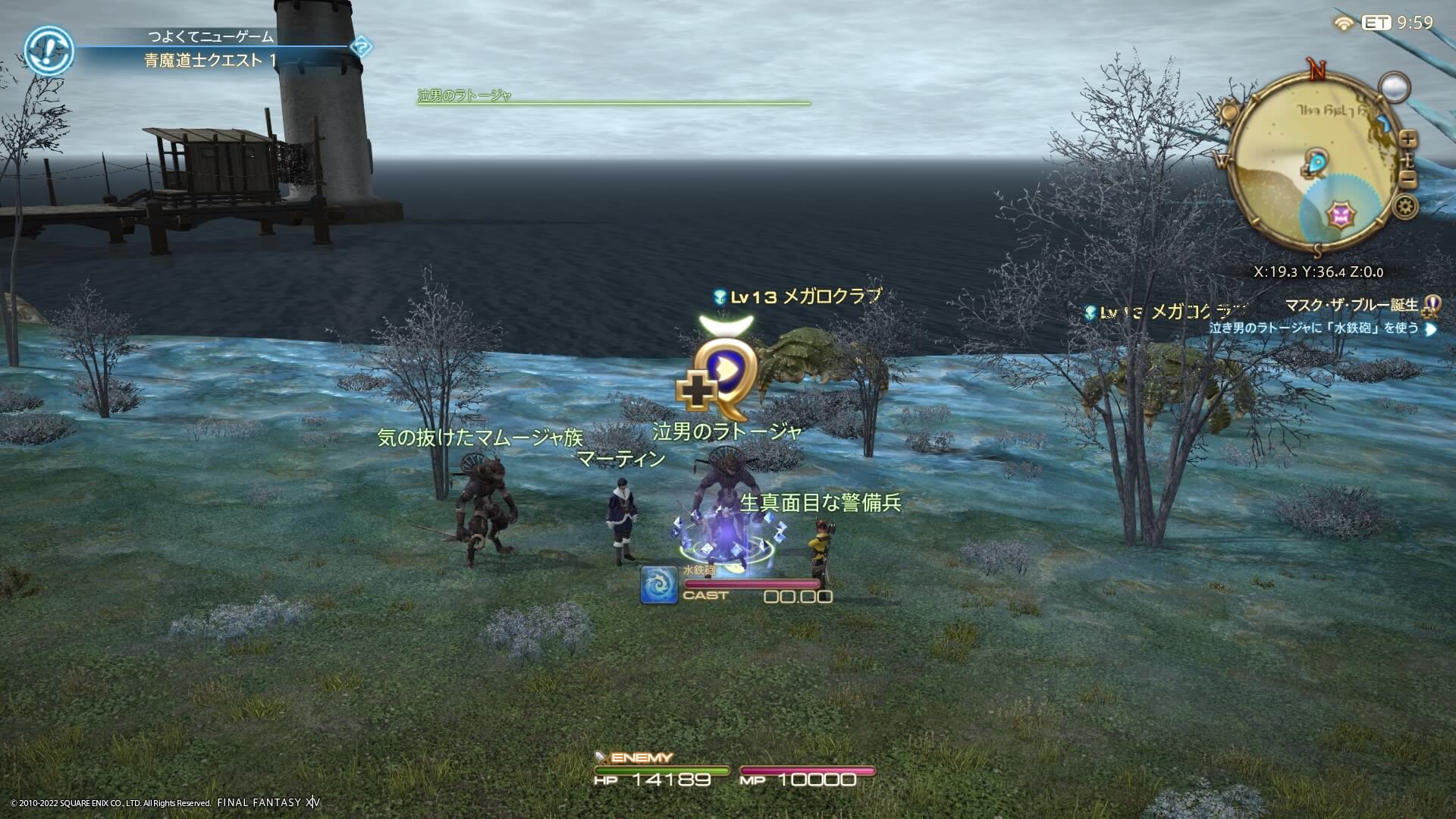Open the minimap settings gear

1404,206
